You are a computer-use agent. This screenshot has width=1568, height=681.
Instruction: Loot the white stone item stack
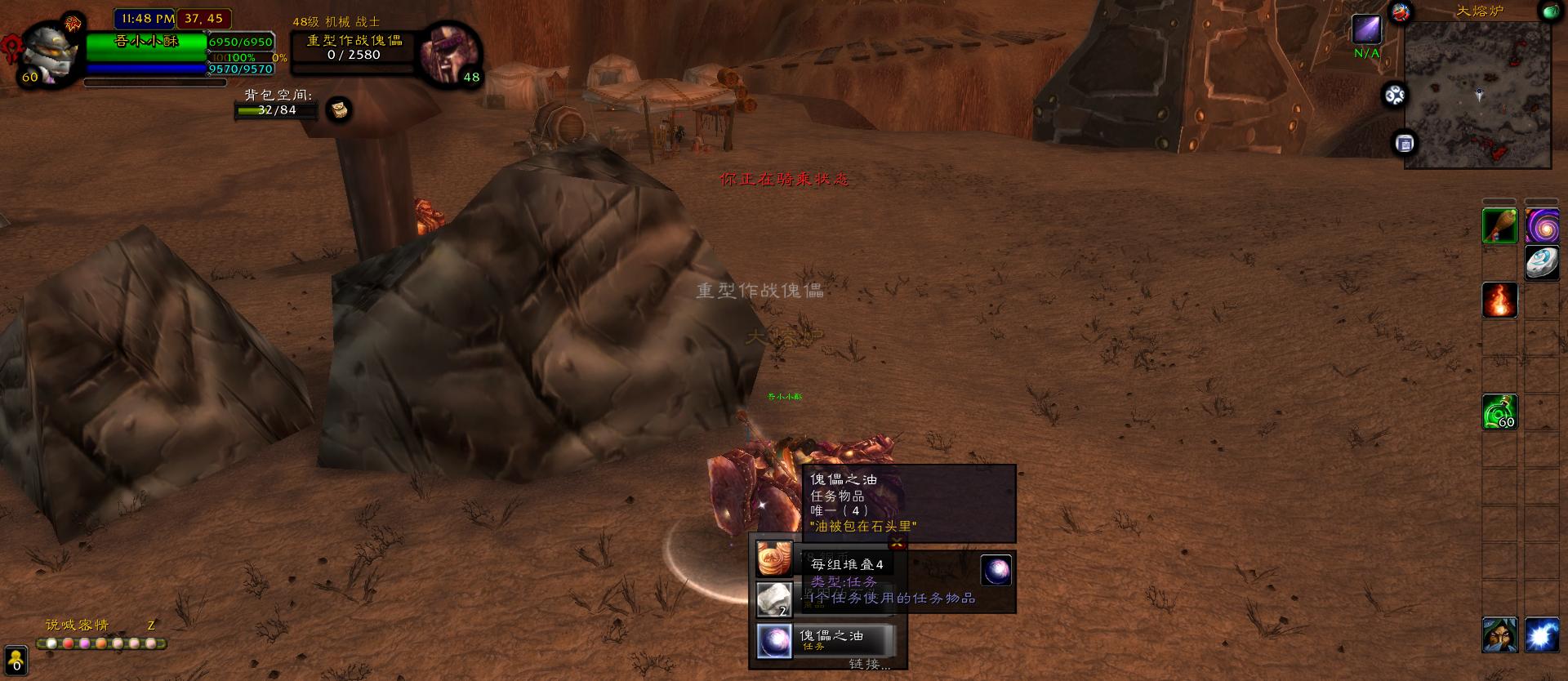point(774,600)
